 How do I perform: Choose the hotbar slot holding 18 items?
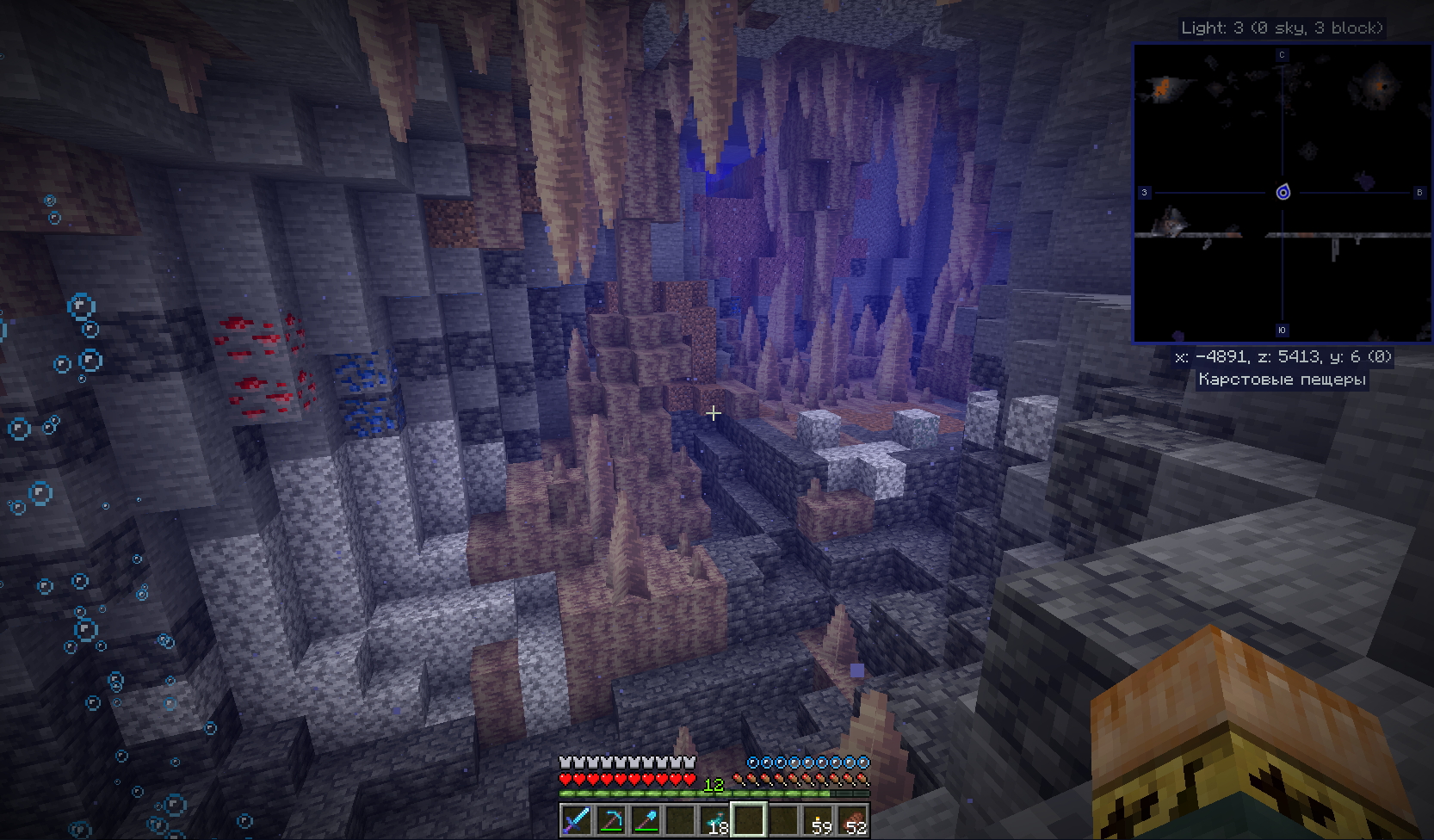pyautogui.click(x=714, y=820)
